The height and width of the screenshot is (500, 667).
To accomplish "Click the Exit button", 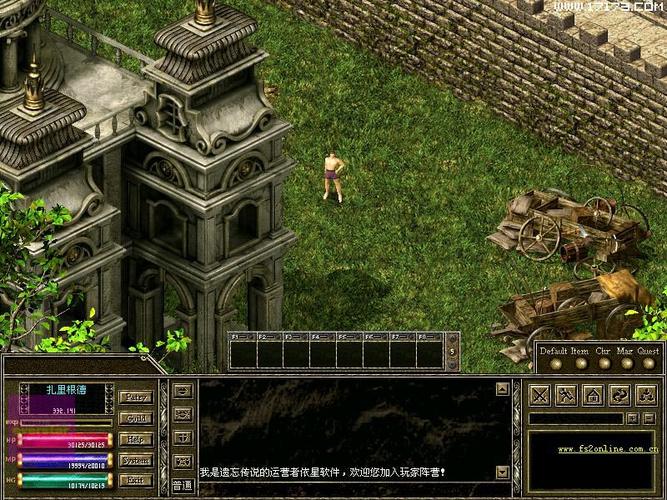I will click(x=136, y=481).
